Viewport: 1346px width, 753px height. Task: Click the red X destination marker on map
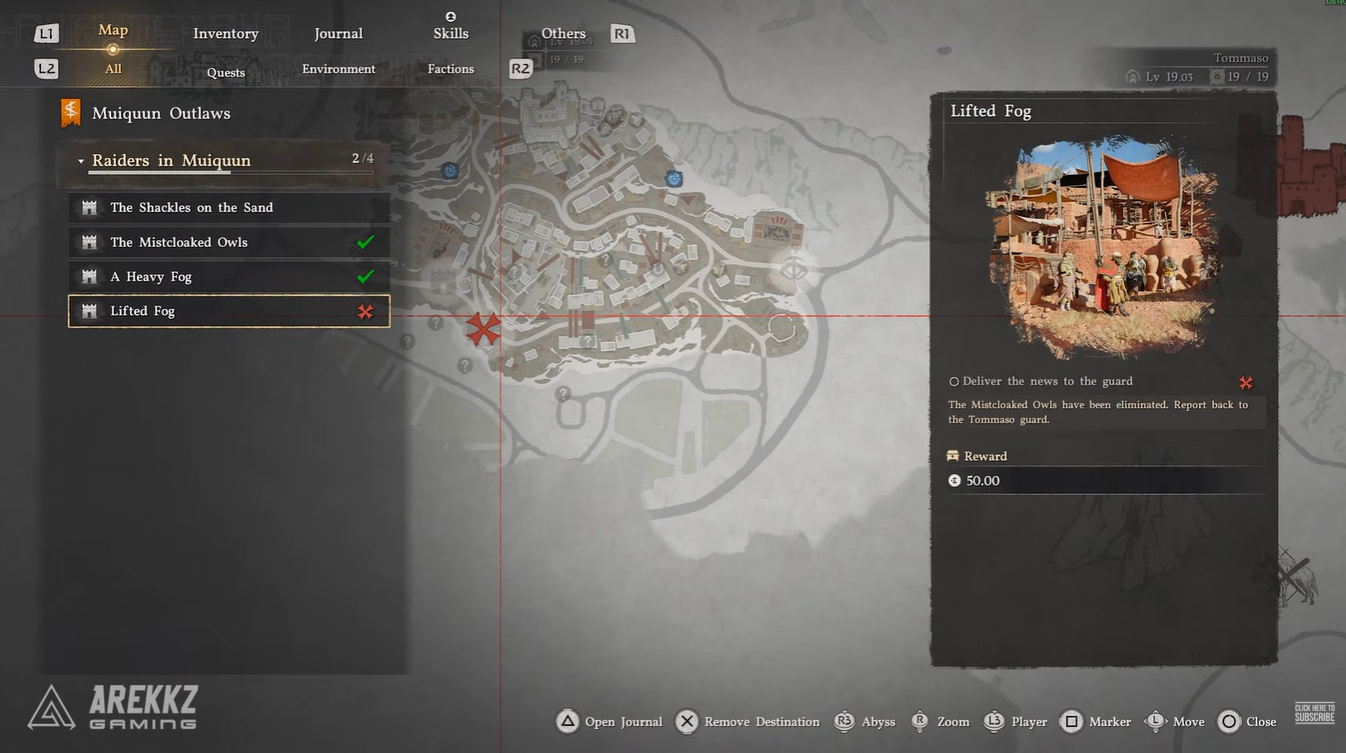click(x=484, y=329)
